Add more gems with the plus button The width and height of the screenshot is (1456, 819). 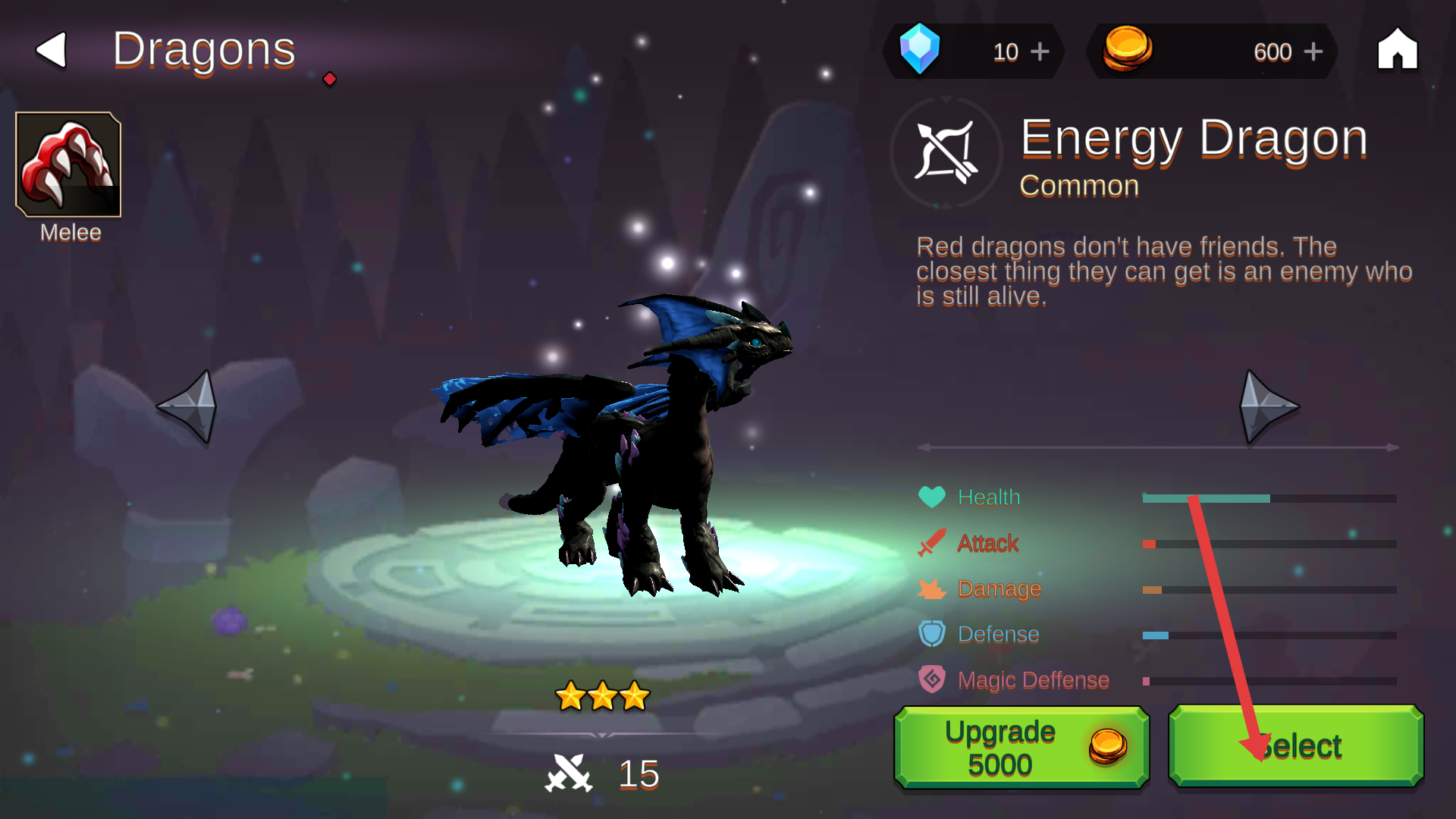[1040, 52]
